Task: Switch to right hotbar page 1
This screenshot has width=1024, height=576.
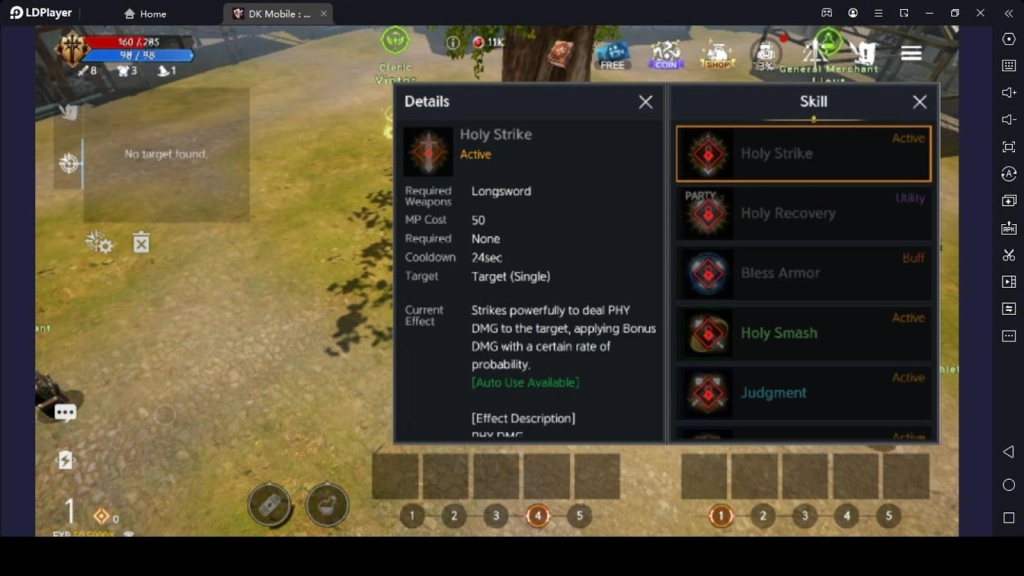Action: click(x=721, y=516)
